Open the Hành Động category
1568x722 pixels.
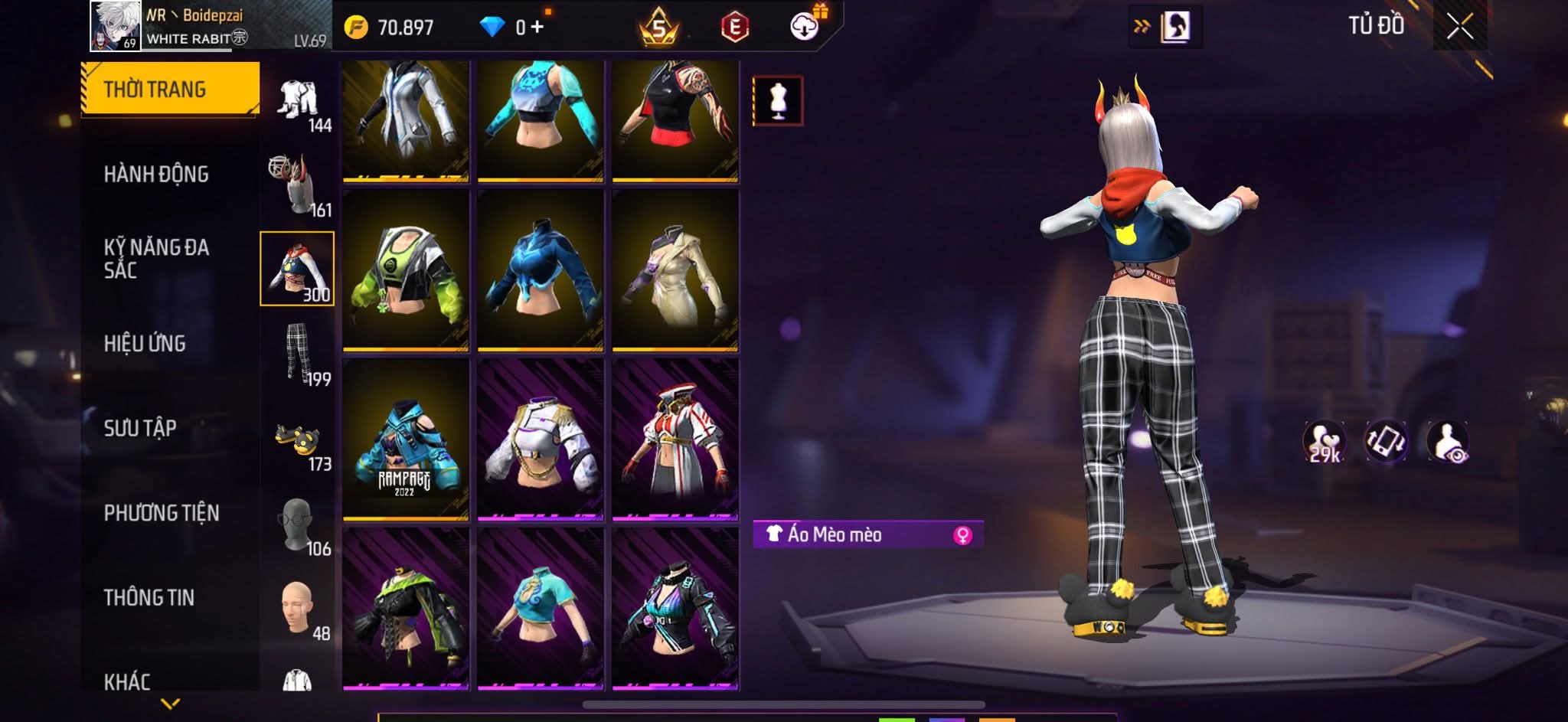click(x=156, y=175)
